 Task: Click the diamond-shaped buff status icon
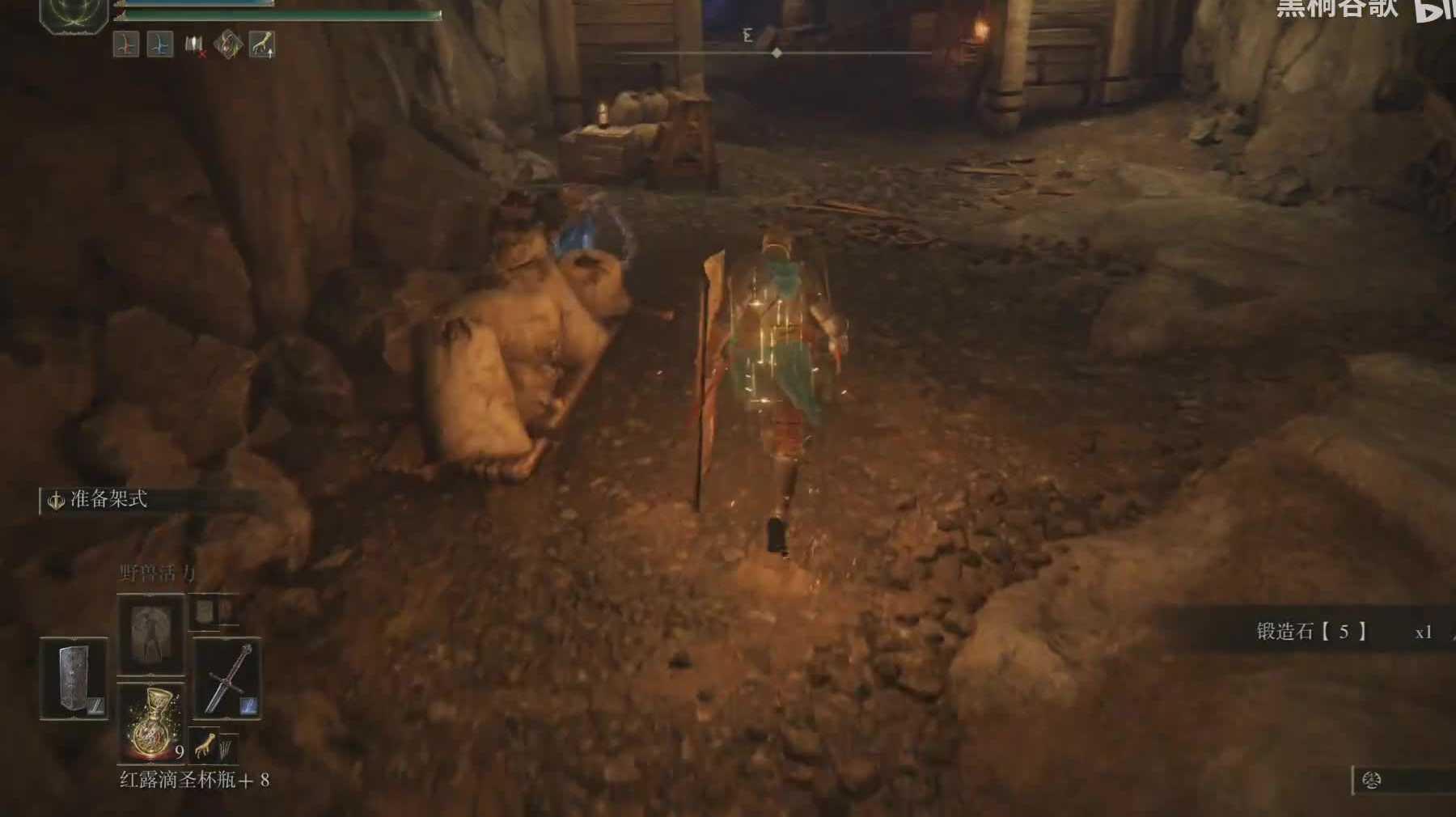pos(228,44)
